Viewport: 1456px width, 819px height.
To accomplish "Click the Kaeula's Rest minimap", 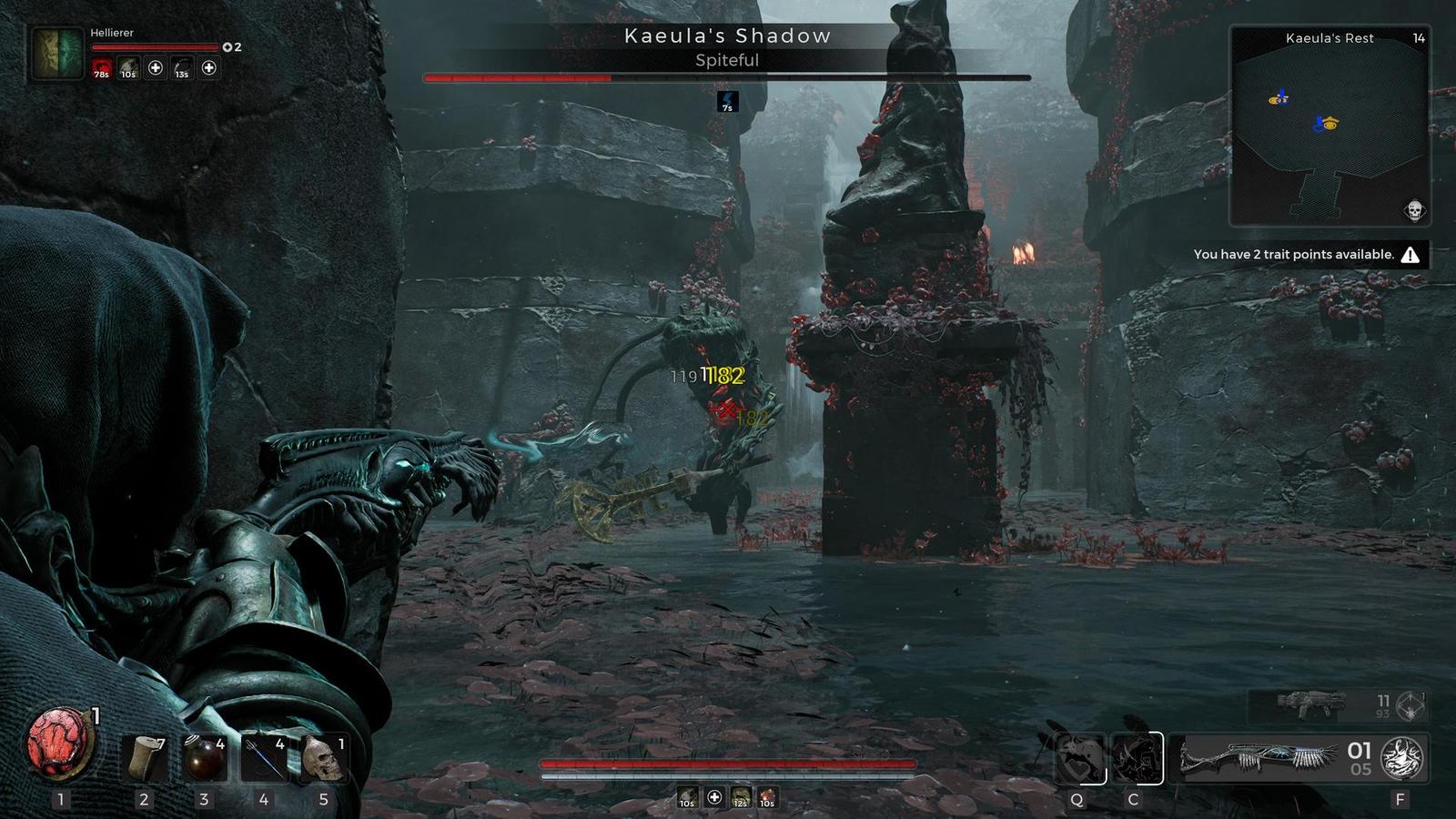I will (x=1329, y=127).
